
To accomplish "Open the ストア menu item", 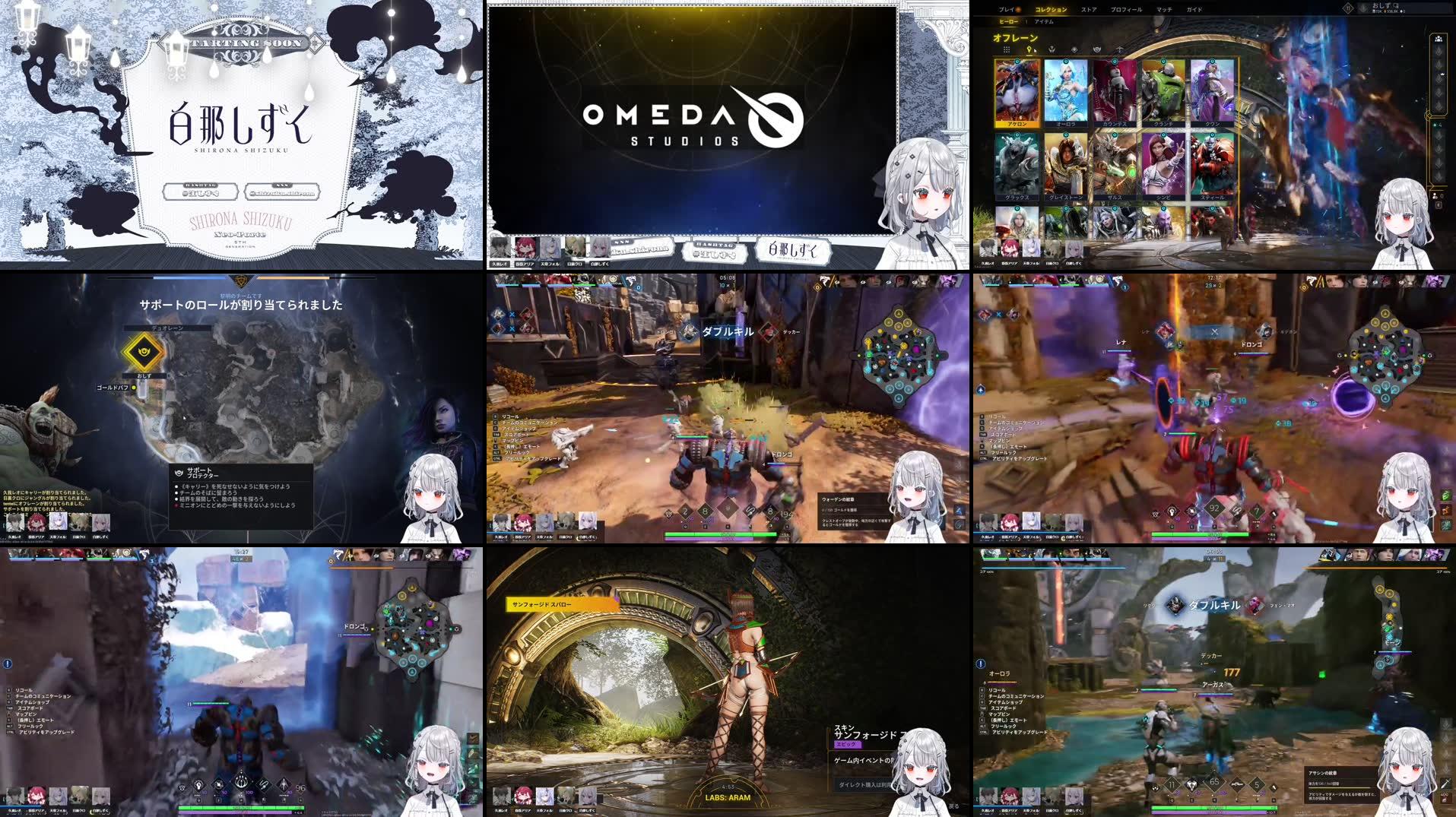I will pyautogui.click(x=1087, y=9).
